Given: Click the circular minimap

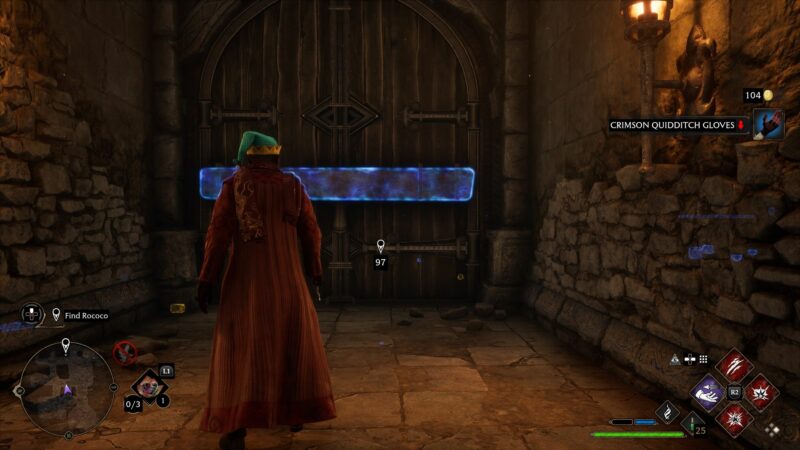Looking at the screenshot, I should (x=66, y=388).
